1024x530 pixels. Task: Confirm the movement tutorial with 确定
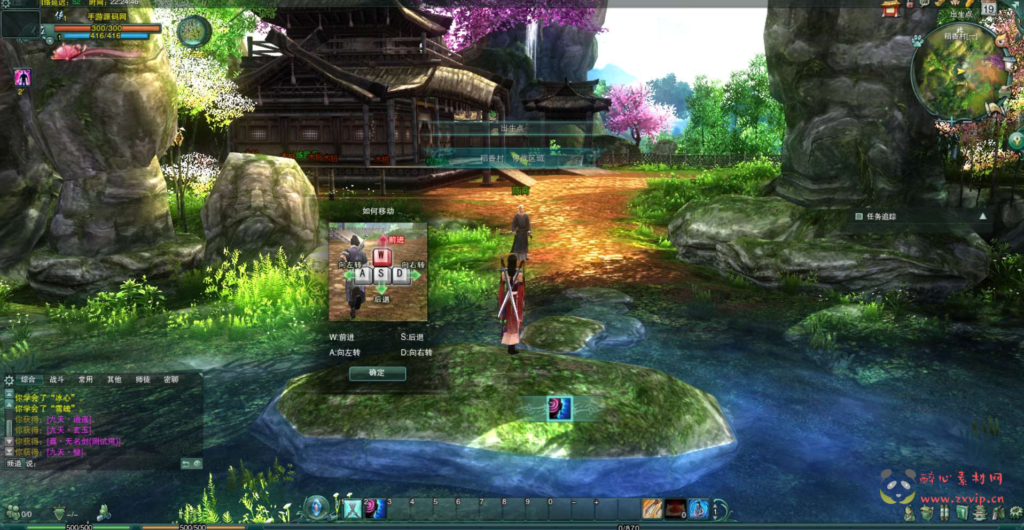378,373
